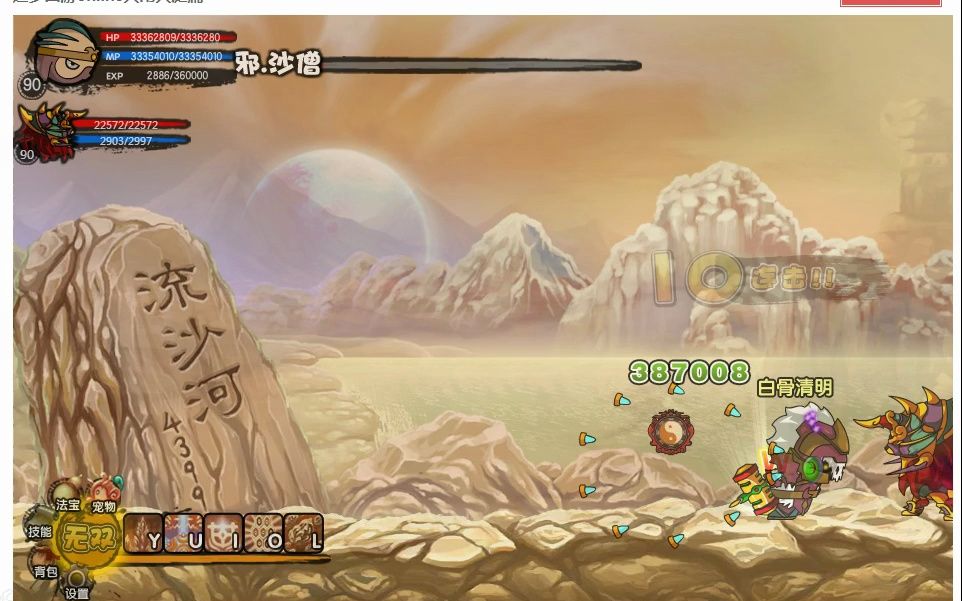Click the player character portrait

pyautogui.click(x=64, y=52)
